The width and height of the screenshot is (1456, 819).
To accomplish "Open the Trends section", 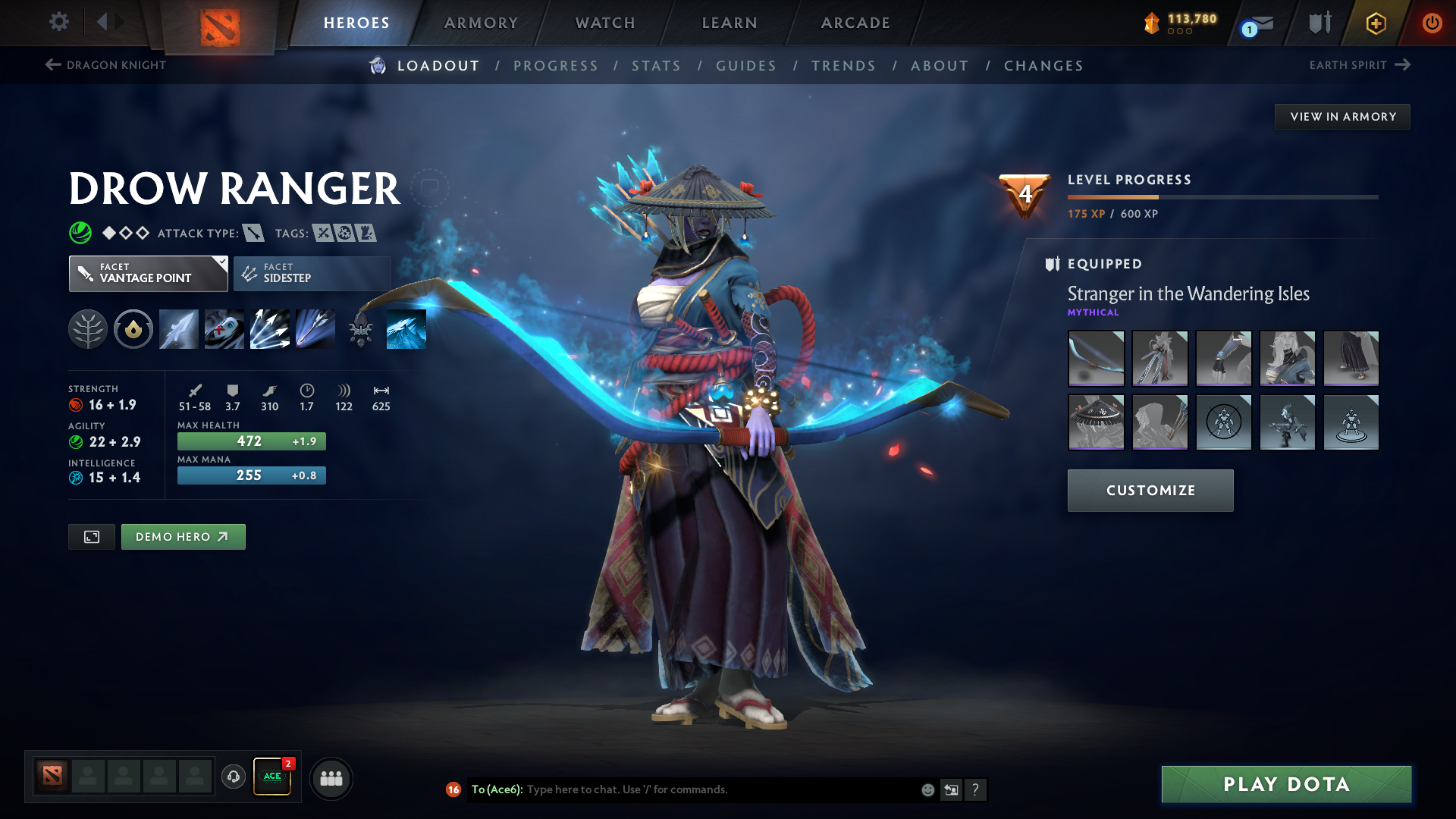I will click(843, 66).
